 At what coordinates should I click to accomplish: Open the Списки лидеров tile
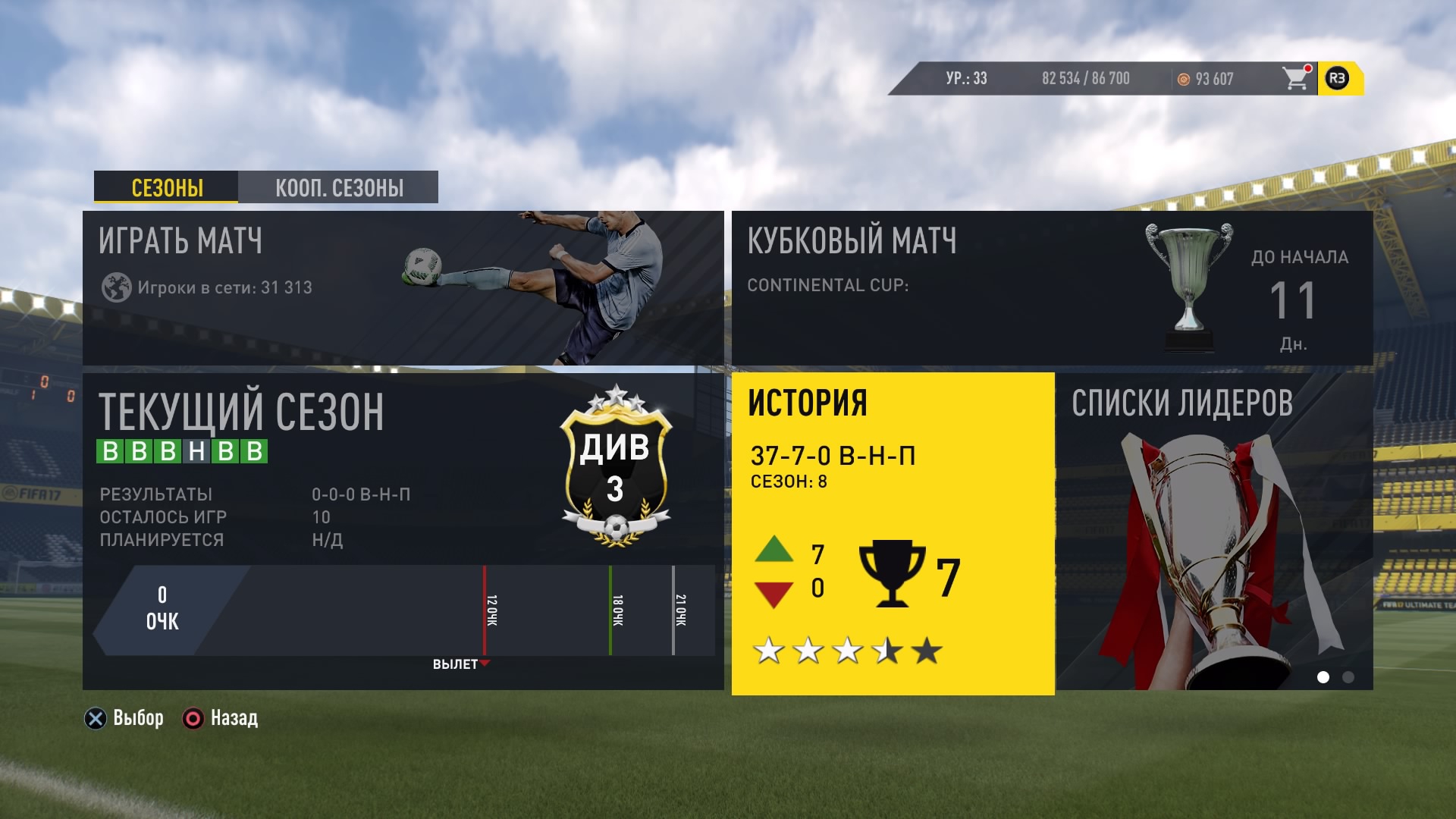pos(1214,531)
